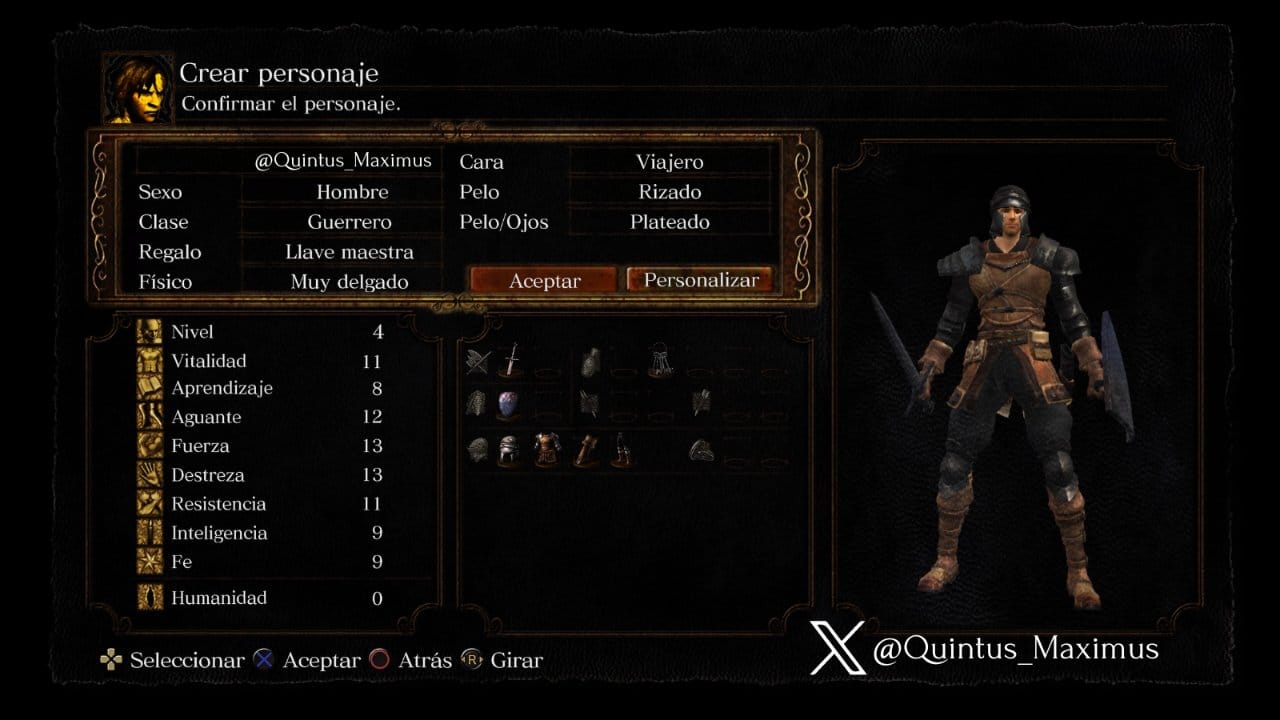Select the master key ring item slot
Viewport: 1280px width, 720px height.
click(x=659, y=360)
